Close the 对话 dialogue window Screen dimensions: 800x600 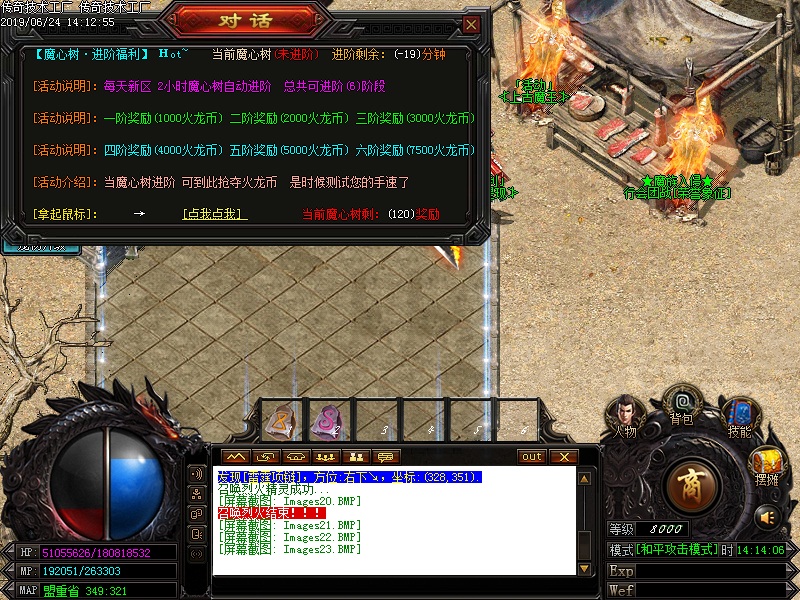pos(471,24)
